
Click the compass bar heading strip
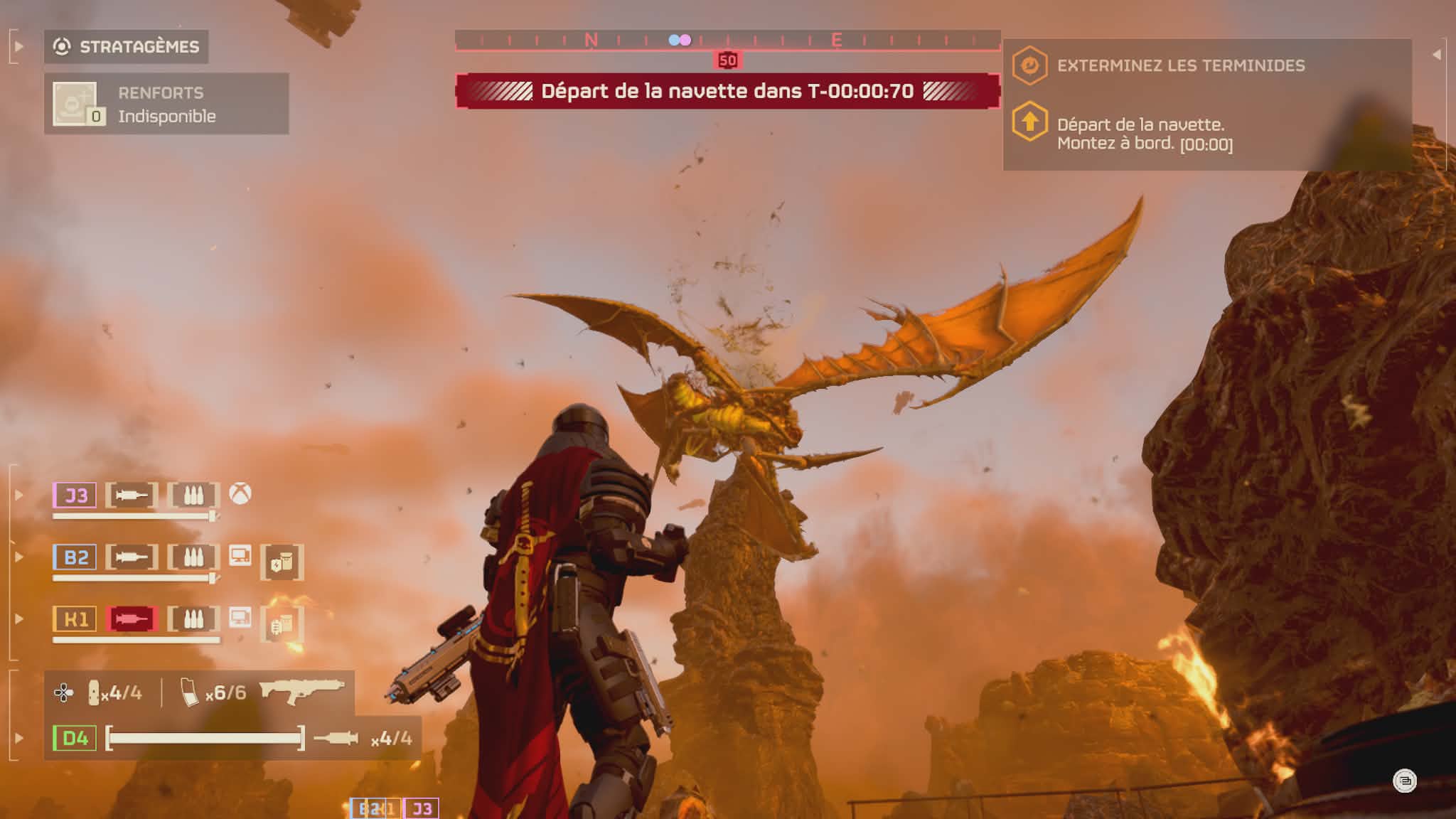[727, 40]
